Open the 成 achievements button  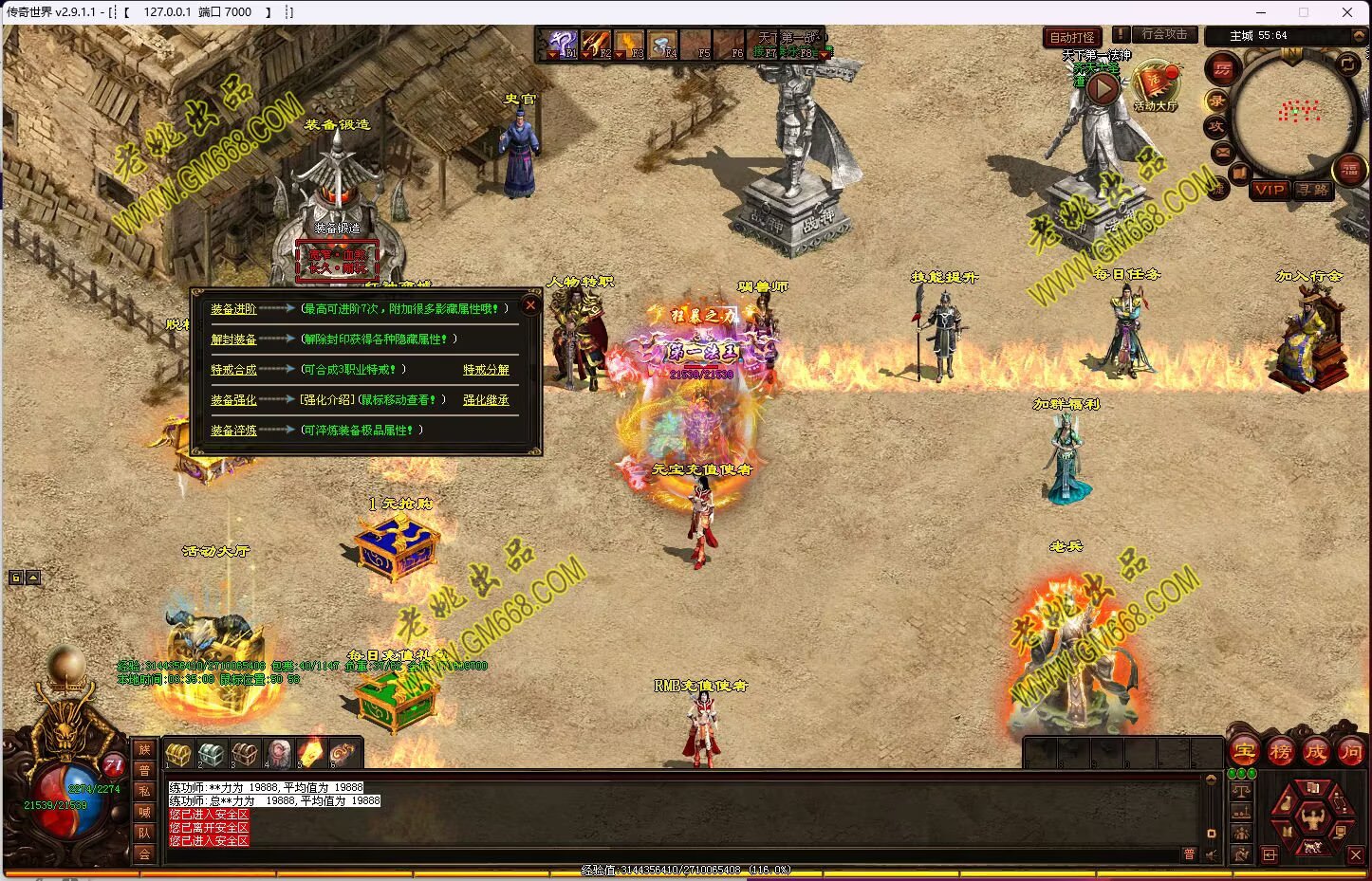(1316, 752)
